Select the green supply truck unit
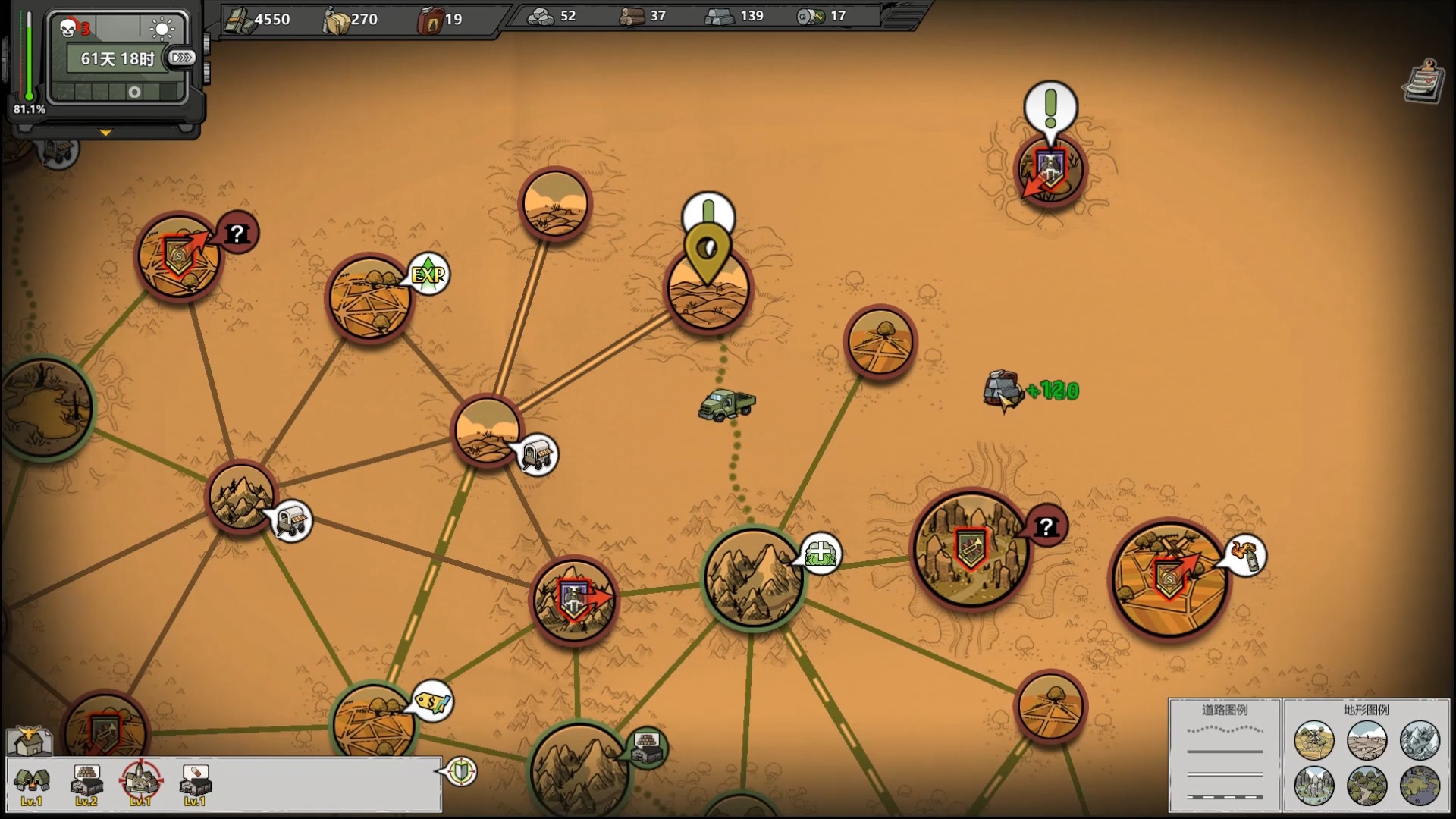The width and height of the screenshot is (1456, 819). coord(726,404)
